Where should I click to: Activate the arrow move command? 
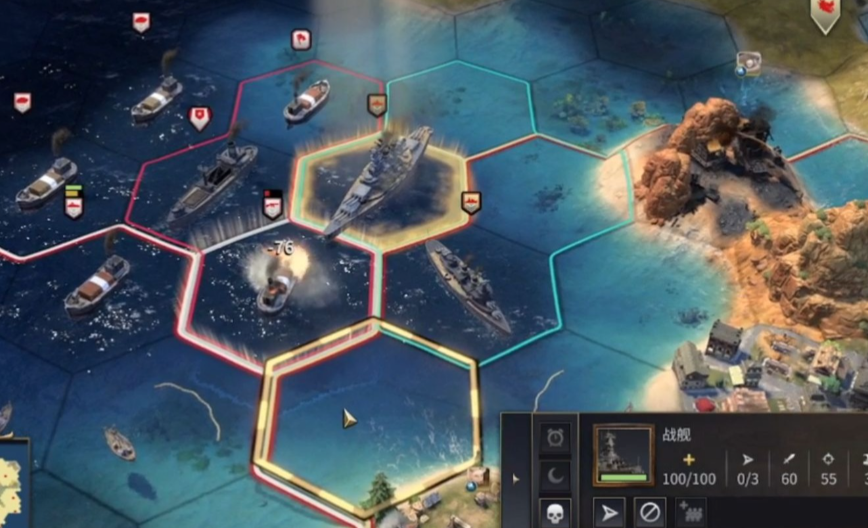click(x=609, y=512)
